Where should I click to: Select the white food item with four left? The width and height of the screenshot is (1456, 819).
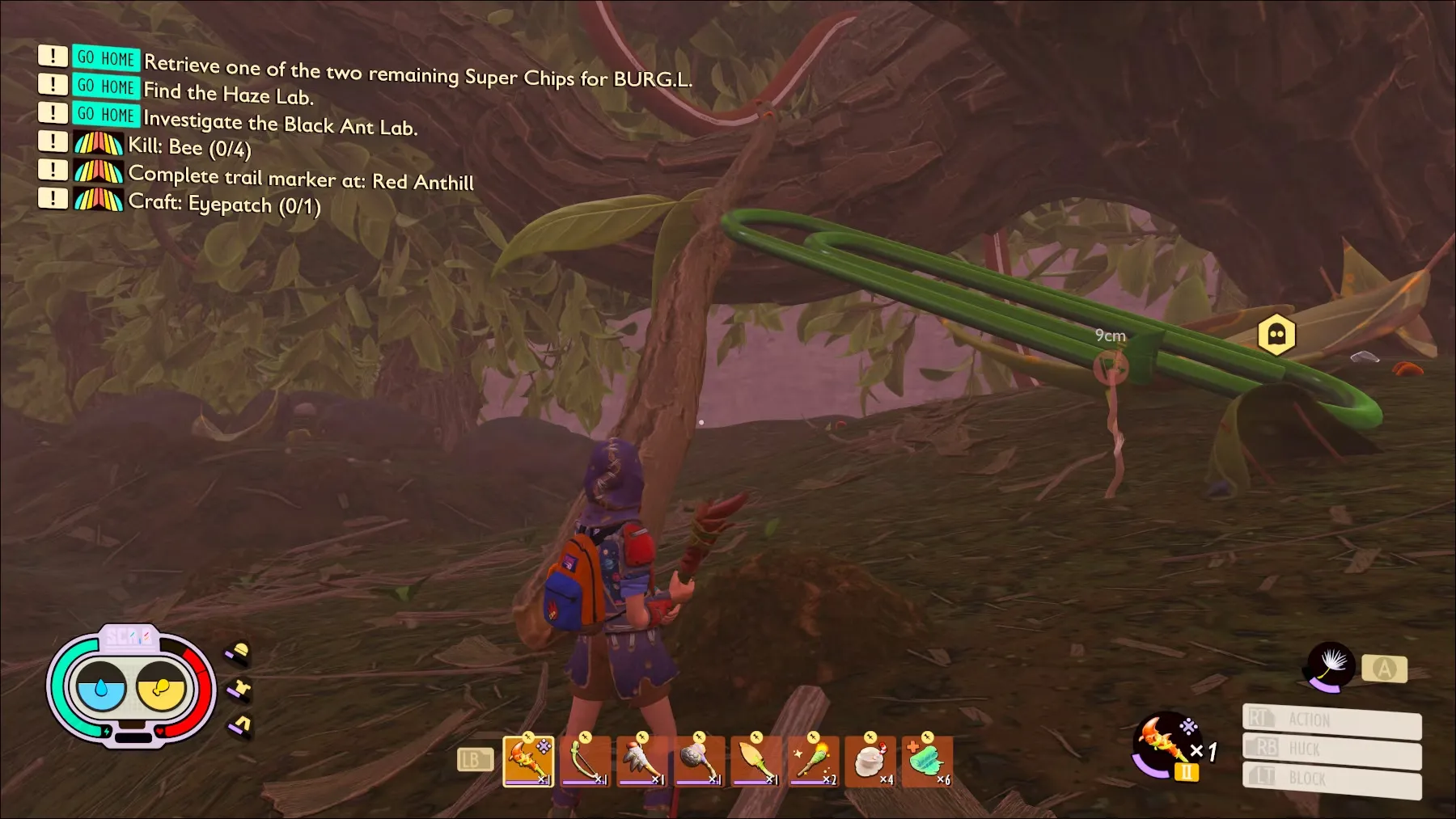click(870, 761)
